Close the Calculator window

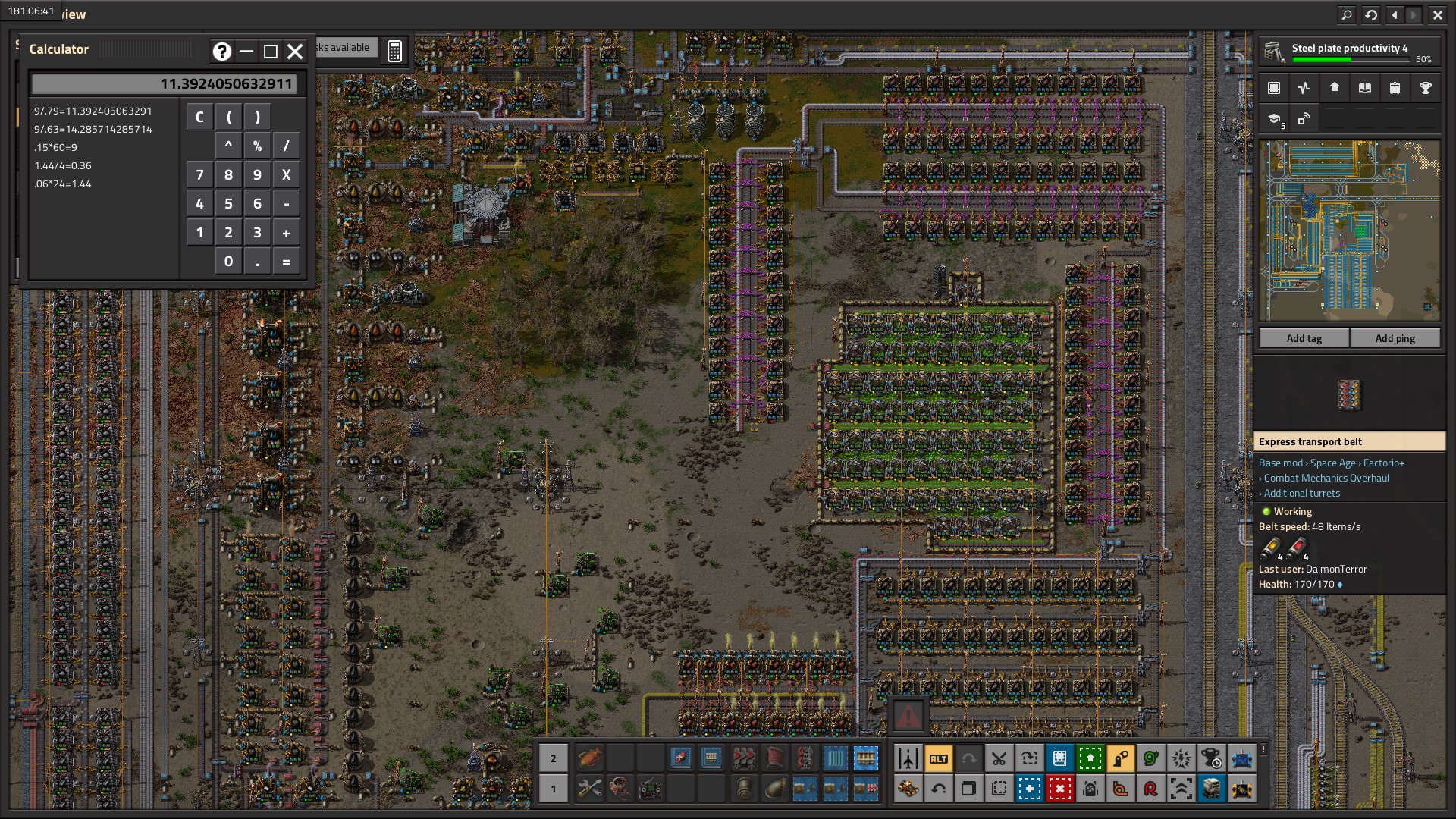[295, 51]
